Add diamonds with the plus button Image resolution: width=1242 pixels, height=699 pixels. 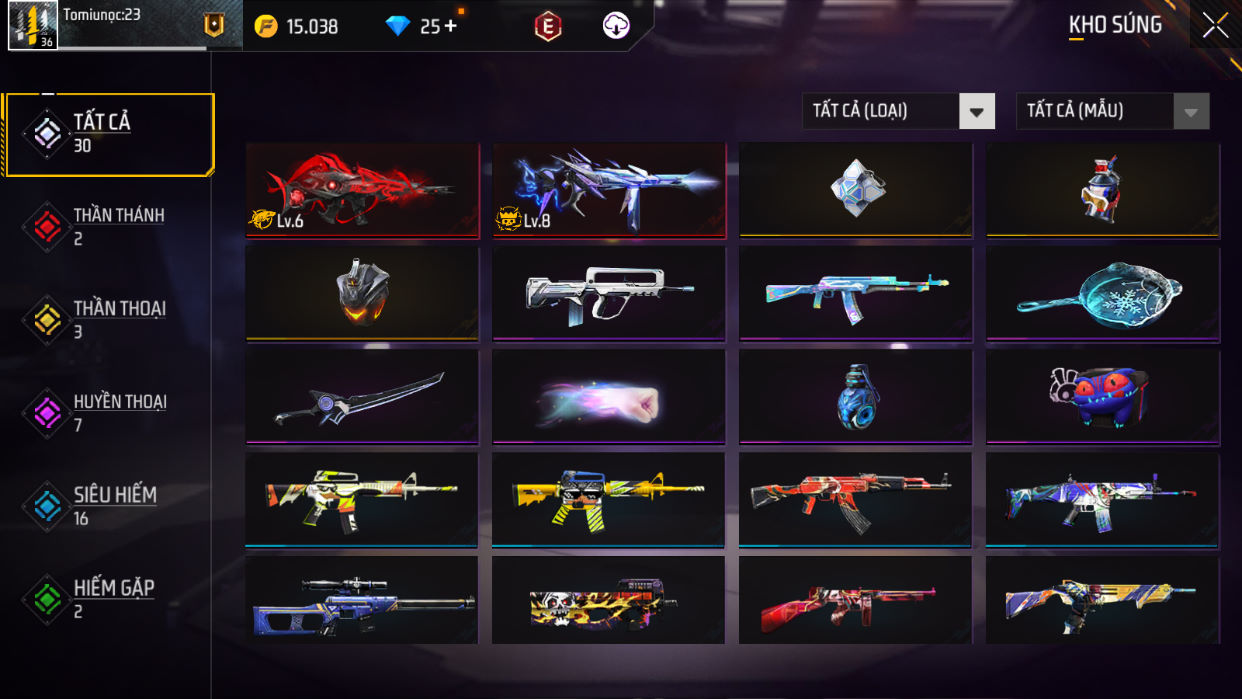click(x=450, y=26)
